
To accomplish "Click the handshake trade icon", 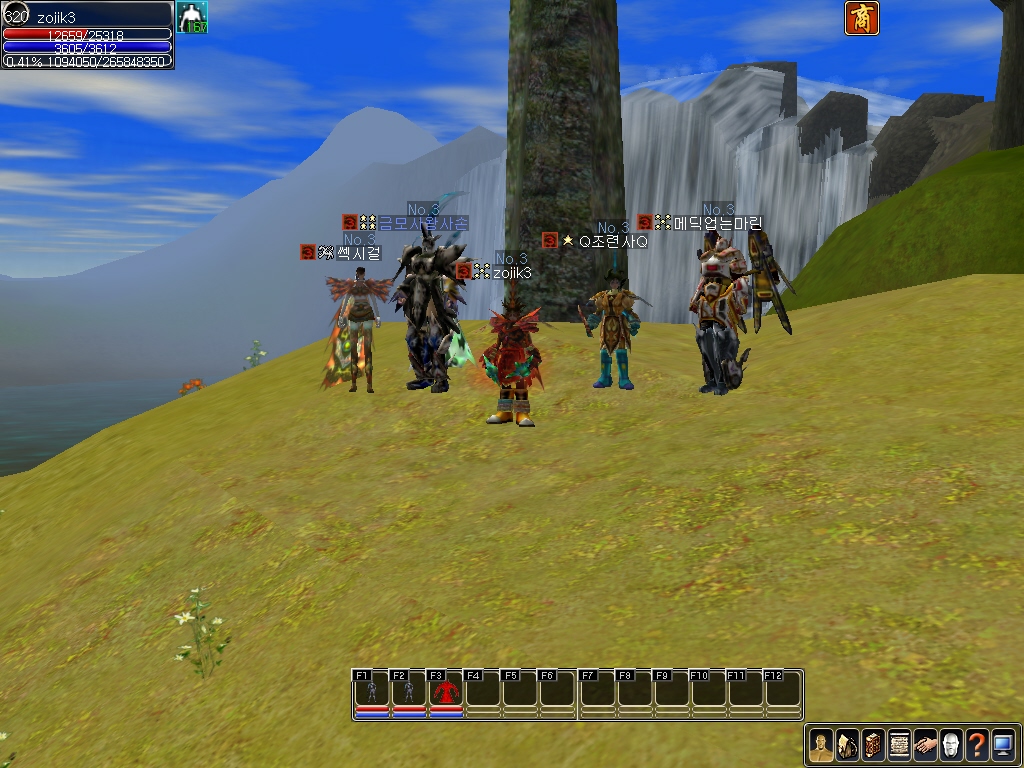I will click(x=925, y=745).
